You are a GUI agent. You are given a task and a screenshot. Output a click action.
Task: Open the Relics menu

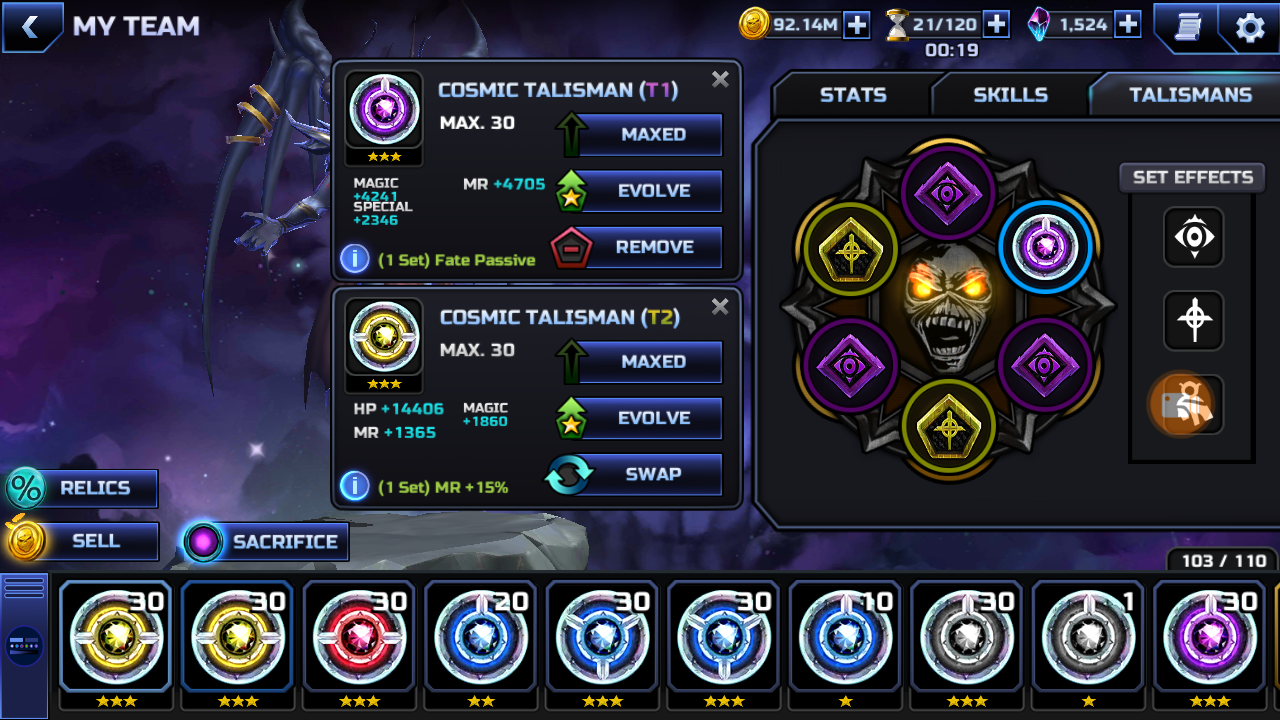[94, 488]
